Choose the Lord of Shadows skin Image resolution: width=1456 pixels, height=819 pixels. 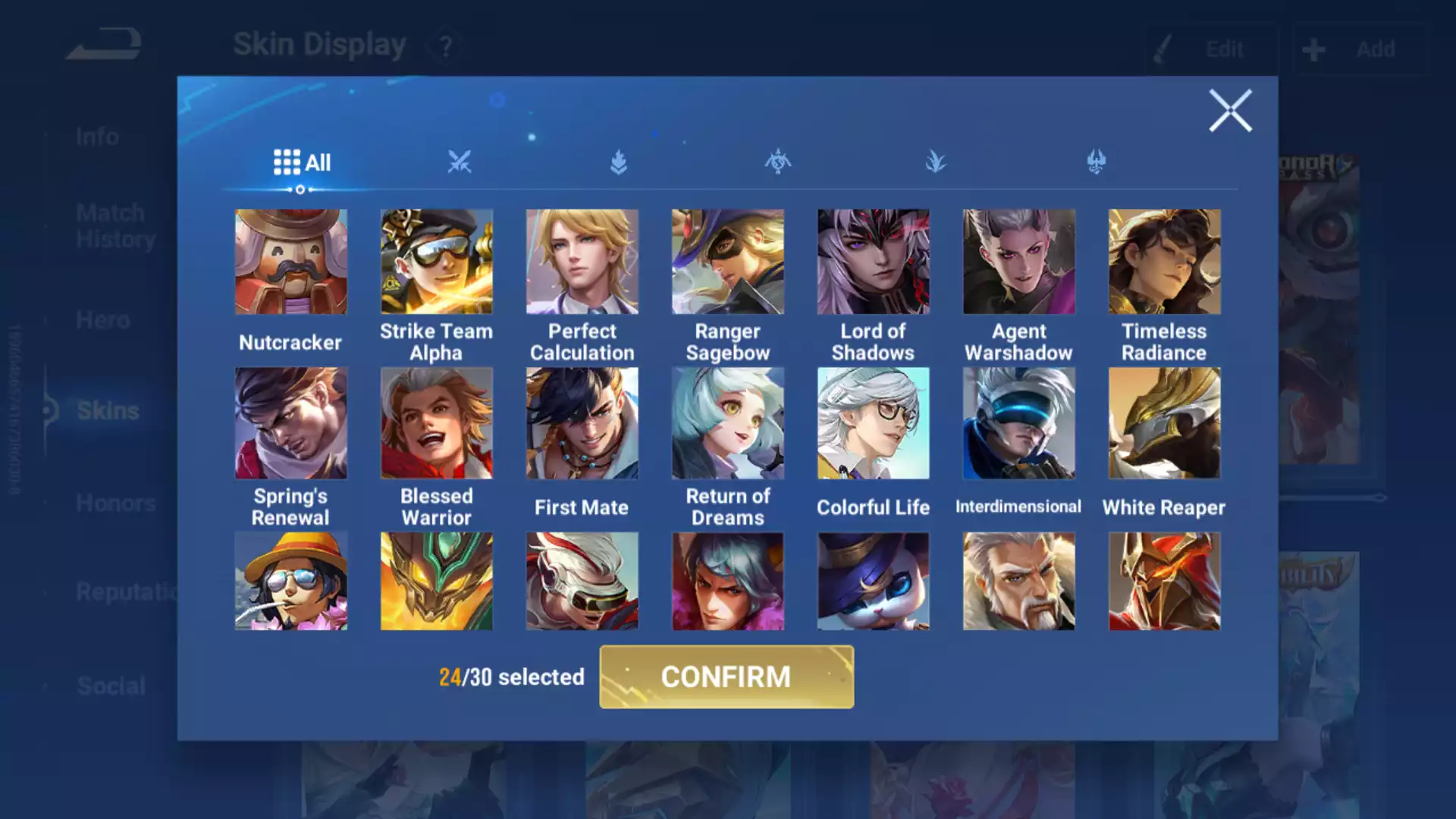pyautogui.click(x=874, y=262)
